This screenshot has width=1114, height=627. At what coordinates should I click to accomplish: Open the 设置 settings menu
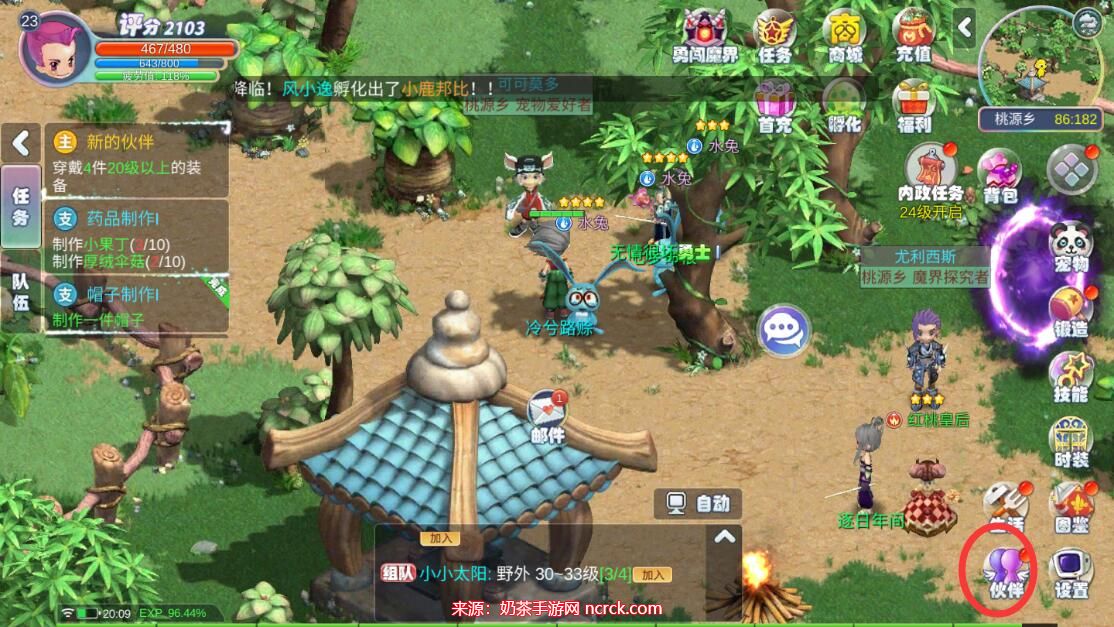pyautogui.click(x=1071, y=572)
